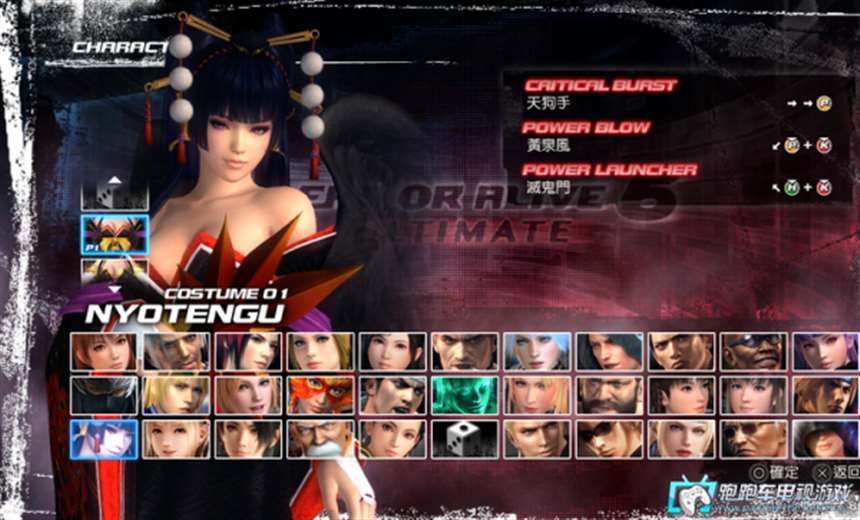Click the costume list down arrow
The image size is (860, 520).
pos(115,287)
